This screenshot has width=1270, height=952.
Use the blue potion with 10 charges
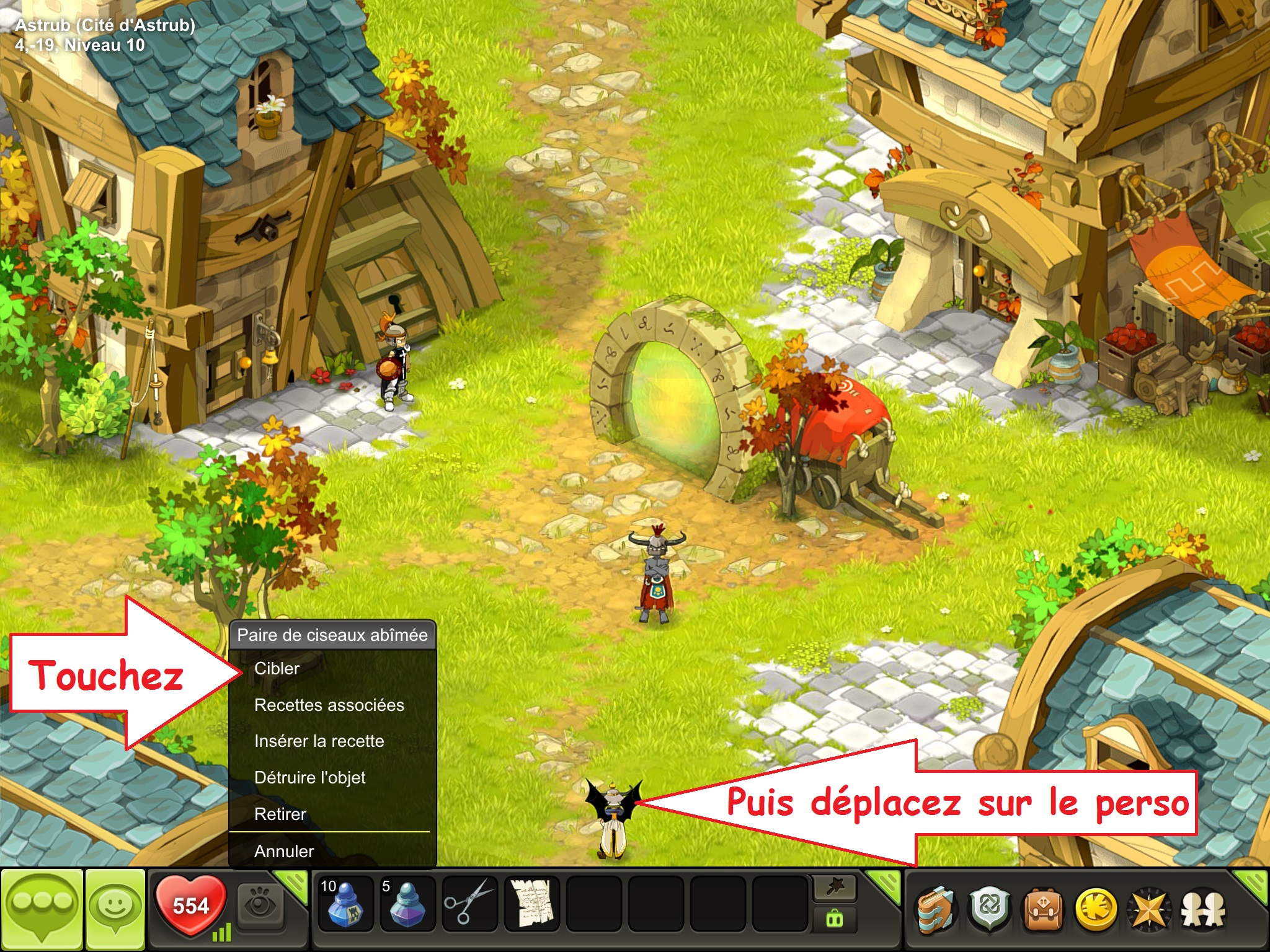[345, 904]
